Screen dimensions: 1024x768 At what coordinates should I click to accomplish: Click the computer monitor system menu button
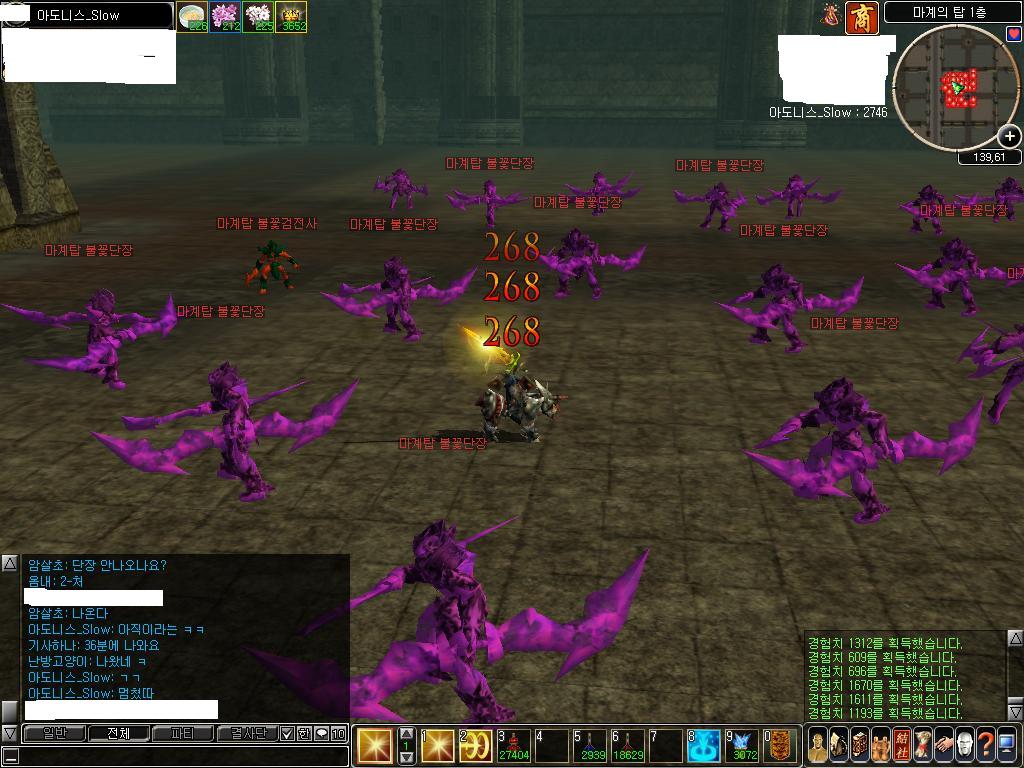click(x=1008, y=745)
